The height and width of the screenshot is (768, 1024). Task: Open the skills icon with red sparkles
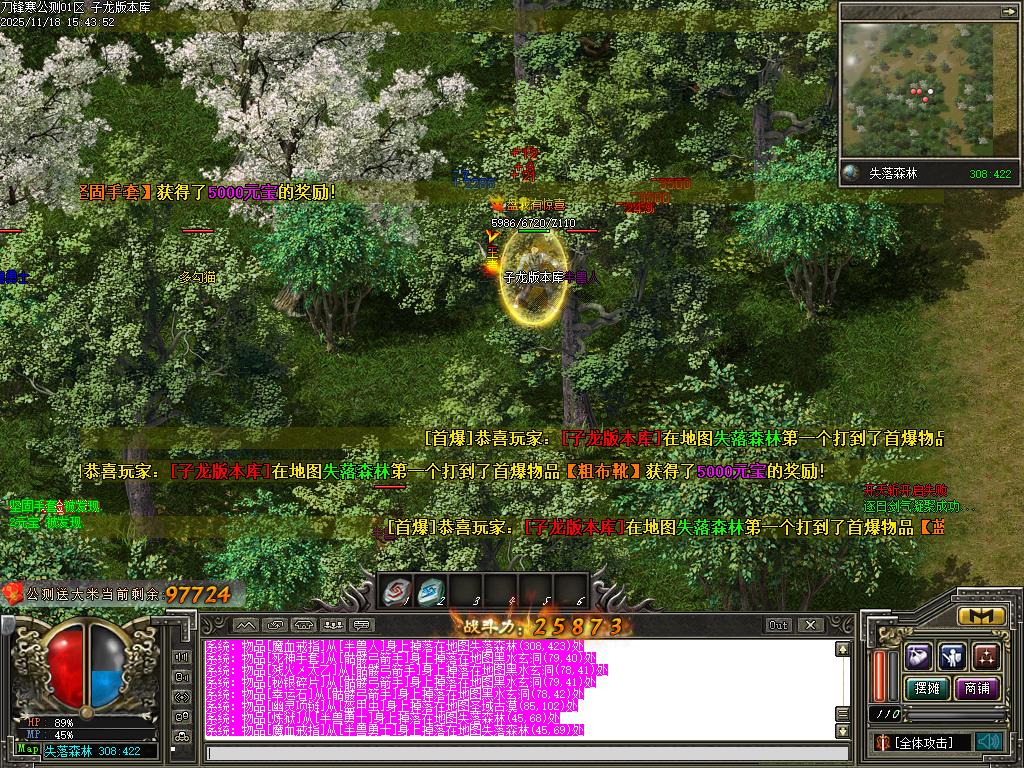coord(986,656)
